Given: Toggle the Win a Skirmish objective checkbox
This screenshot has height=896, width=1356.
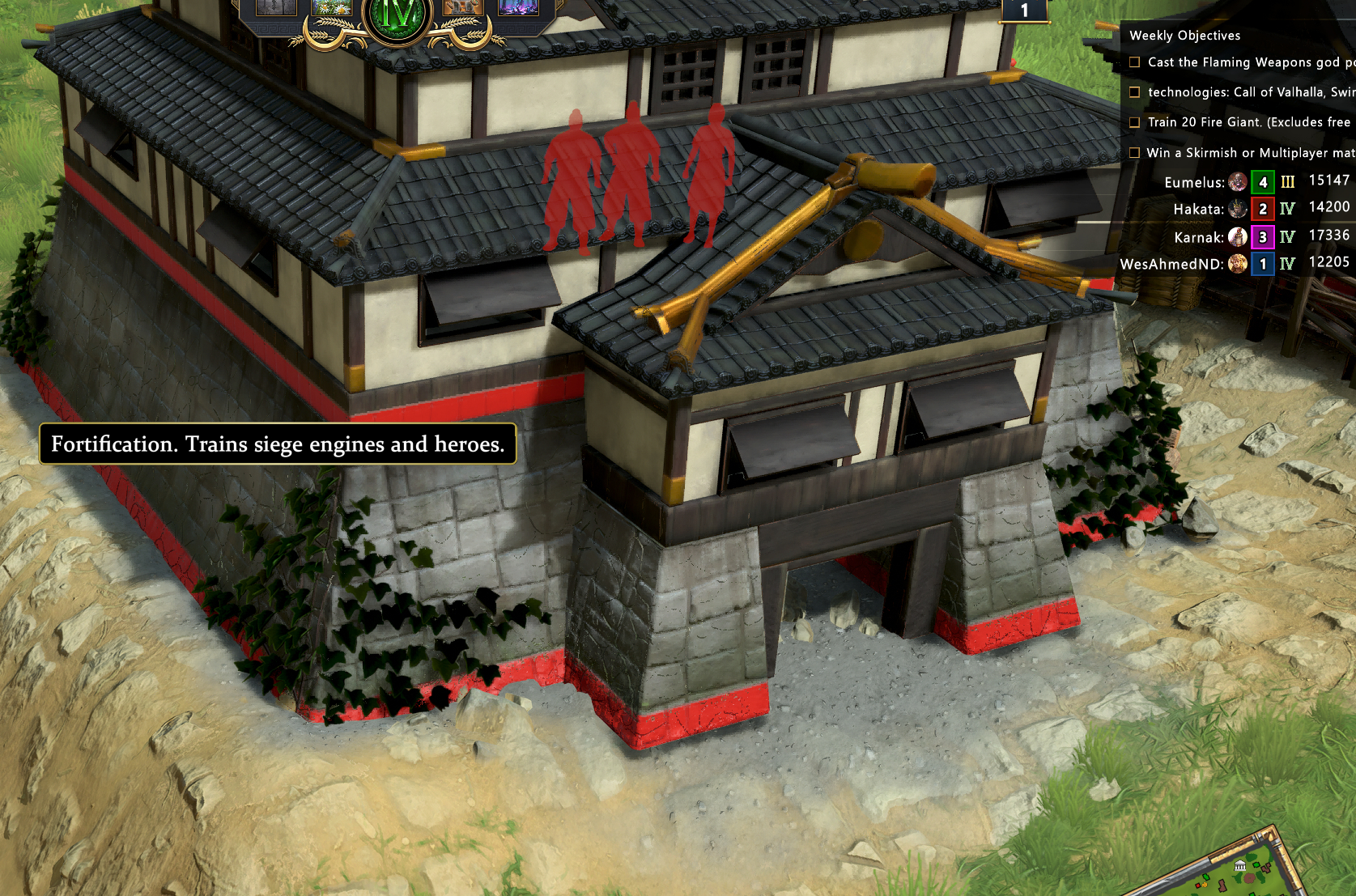Looking at the screenshot, I should click(1135, 152).
